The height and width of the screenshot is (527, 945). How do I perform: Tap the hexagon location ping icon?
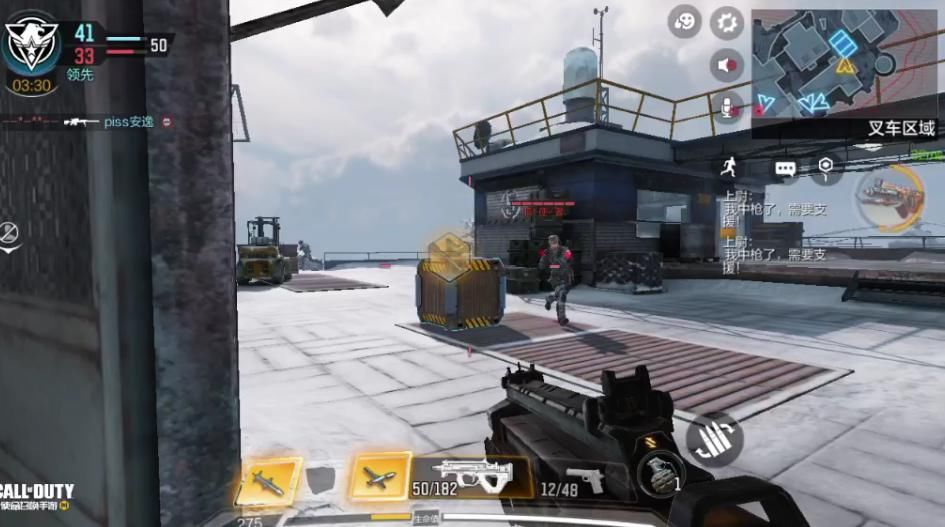[825, 167]
